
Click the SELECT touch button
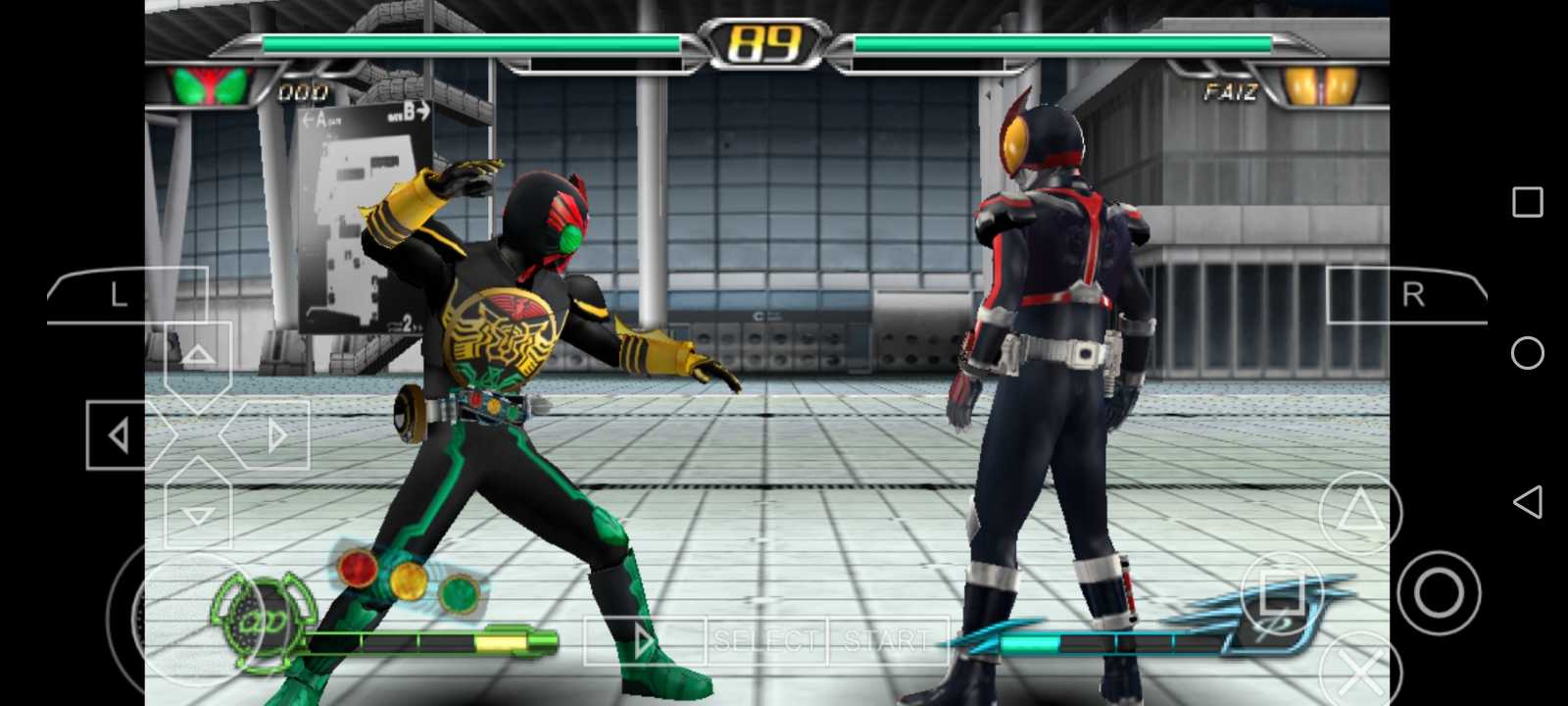point(765,641)
